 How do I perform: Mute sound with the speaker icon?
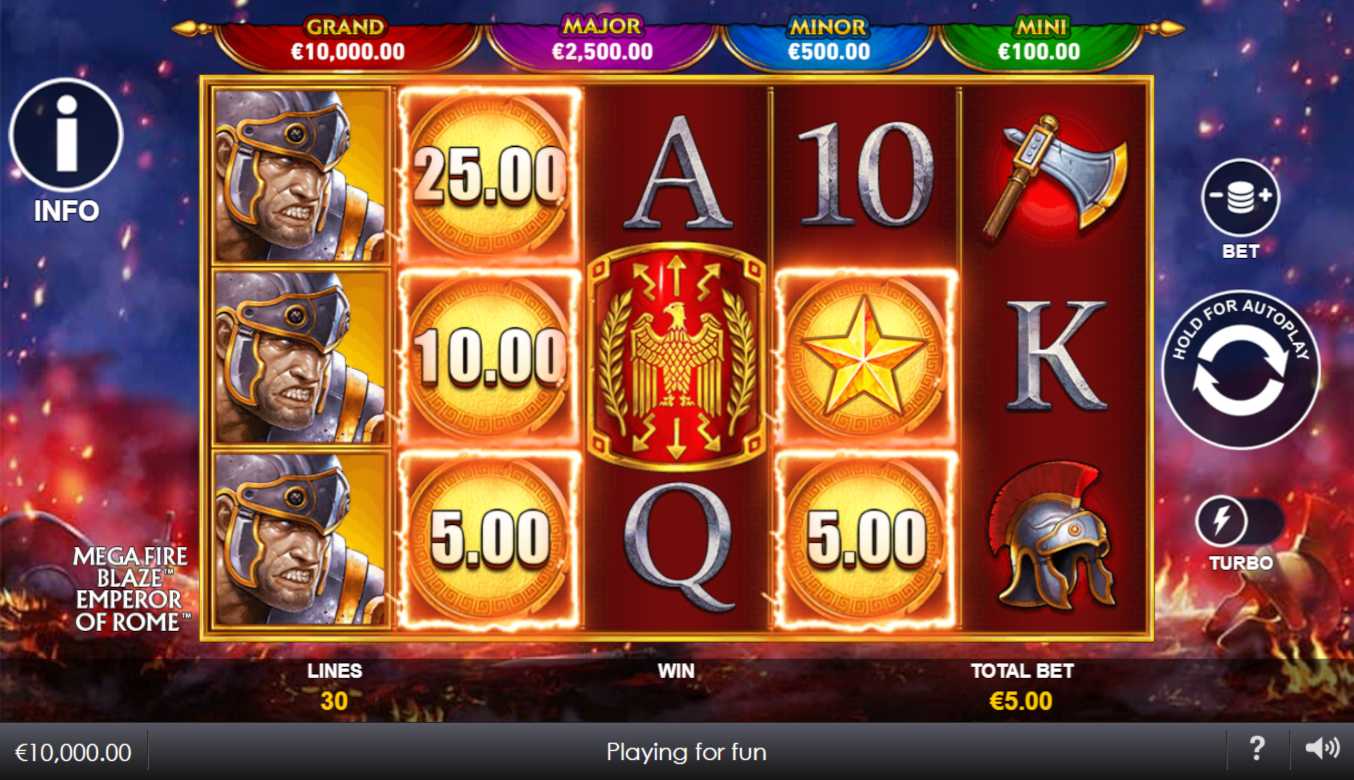[1321, 748]
